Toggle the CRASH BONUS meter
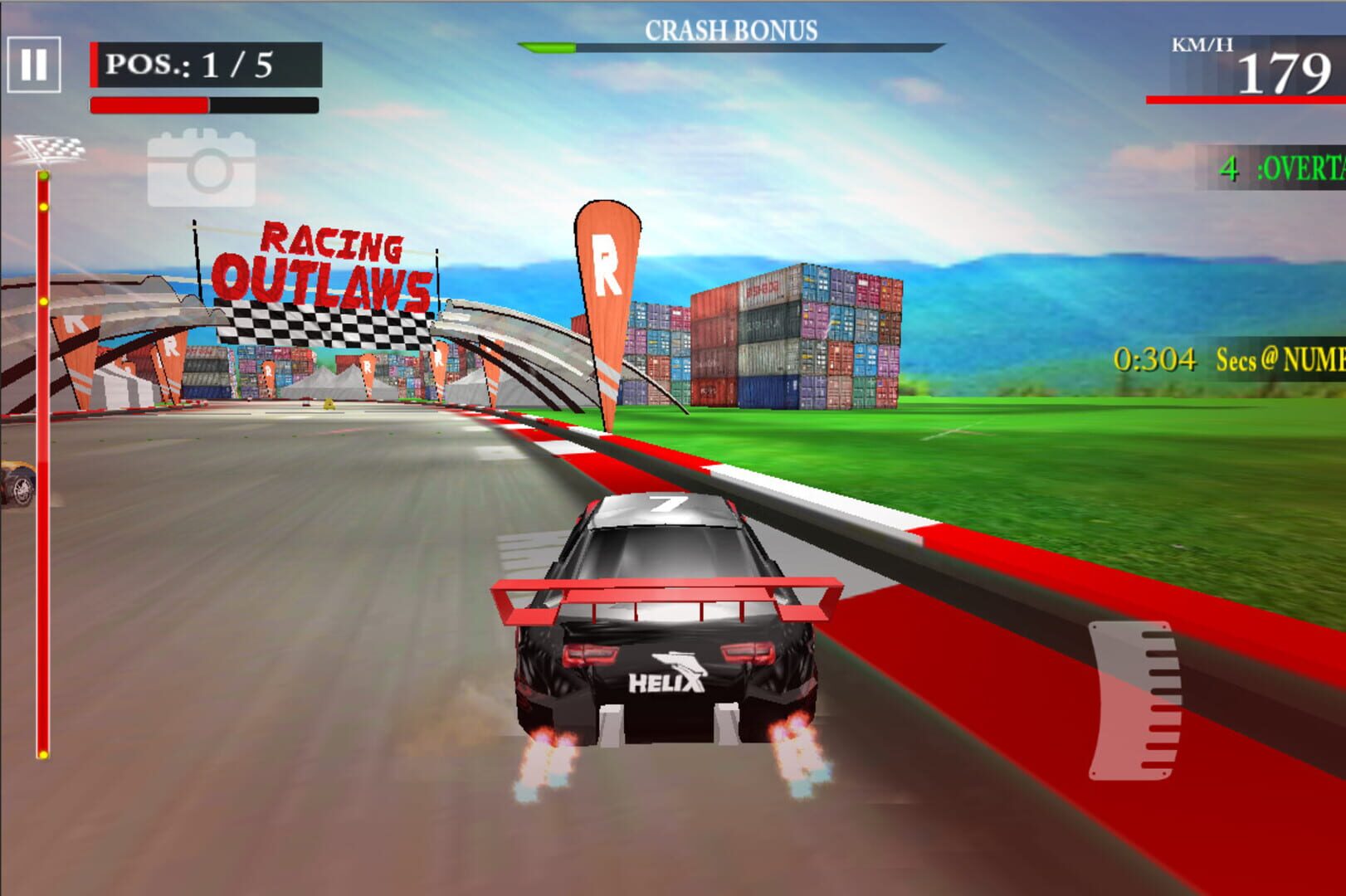The image size is (1346, 896). click(730, 46)
